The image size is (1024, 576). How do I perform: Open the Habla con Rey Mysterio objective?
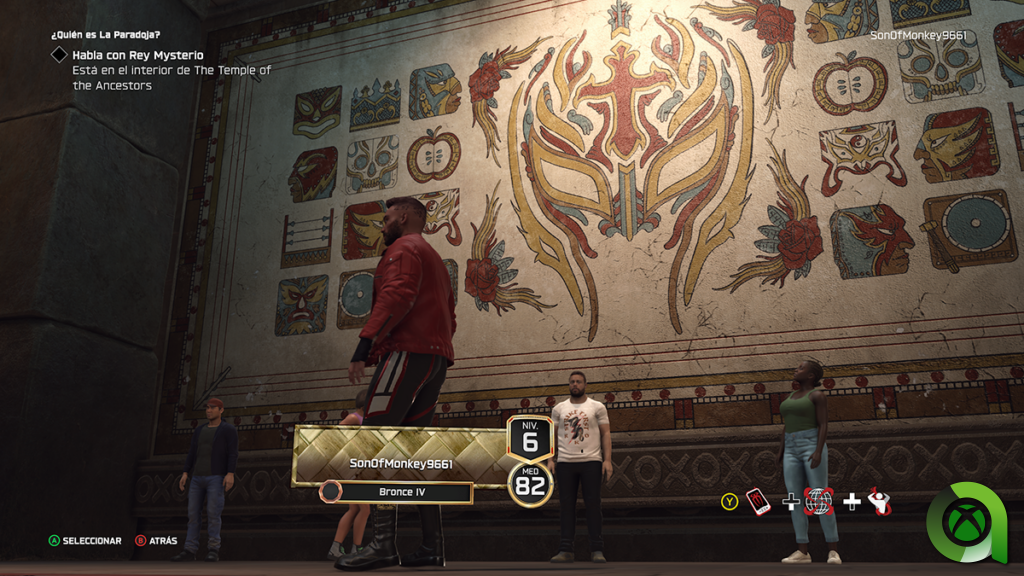tap(137, 54)
